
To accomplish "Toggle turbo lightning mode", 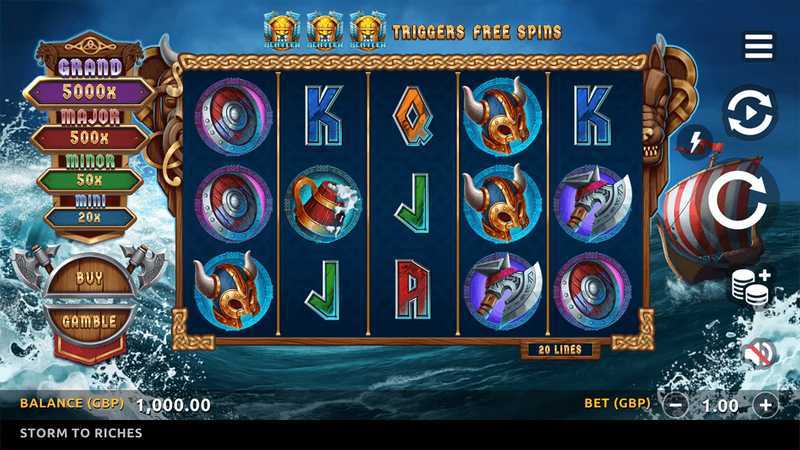I will 696,142.
